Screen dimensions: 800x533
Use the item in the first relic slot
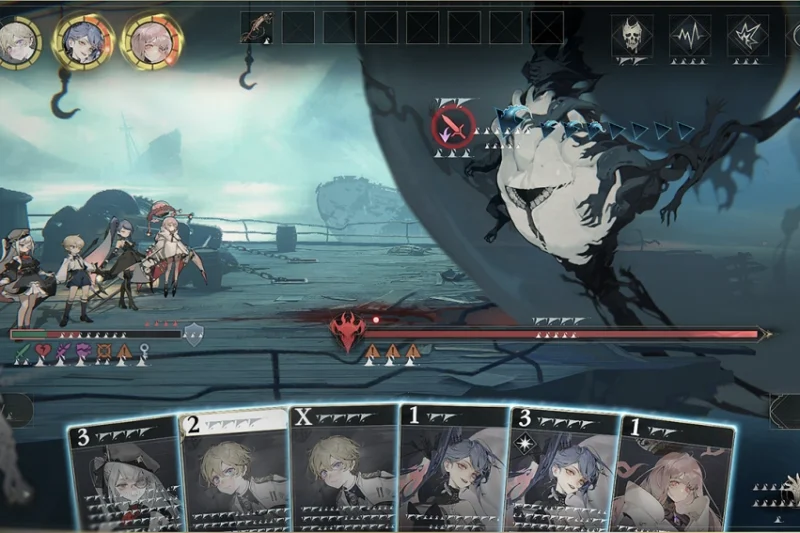pyautogui.click(x=257, y=26)
